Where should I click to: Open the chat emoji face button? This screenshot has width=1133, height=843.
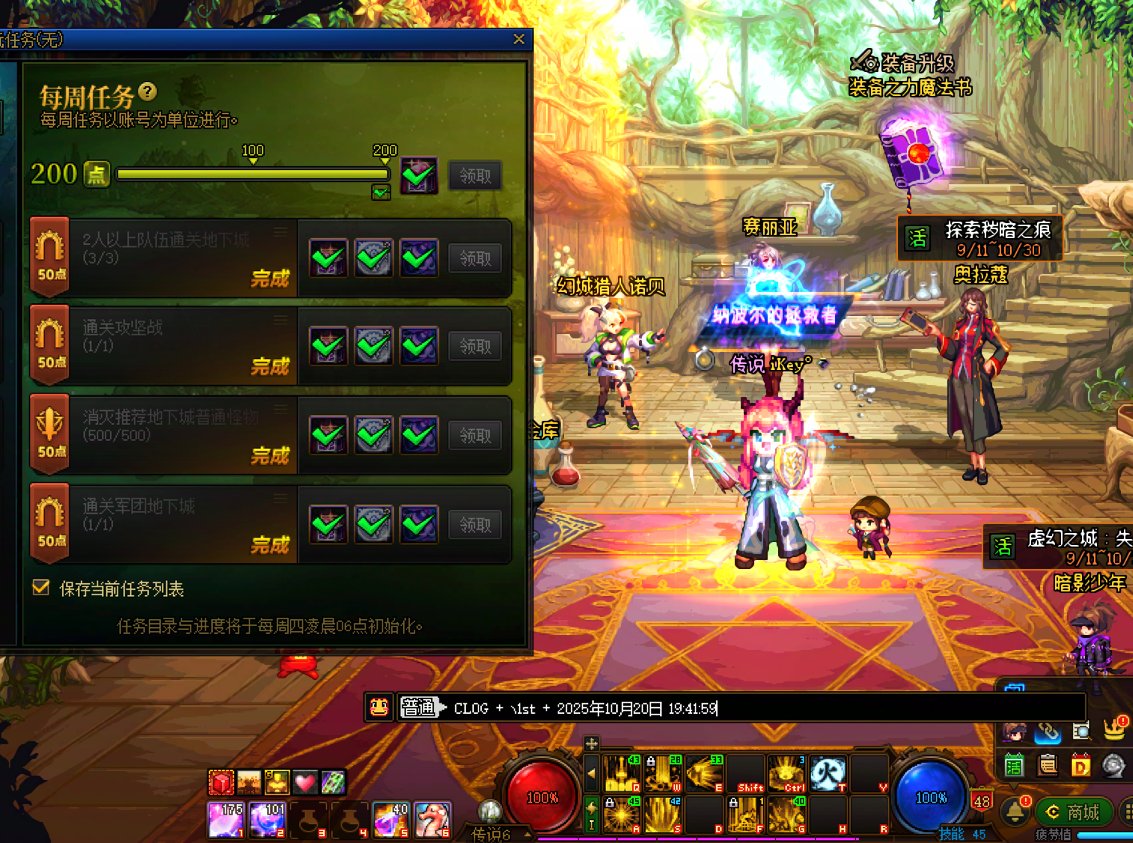click(x=379, y=707)
